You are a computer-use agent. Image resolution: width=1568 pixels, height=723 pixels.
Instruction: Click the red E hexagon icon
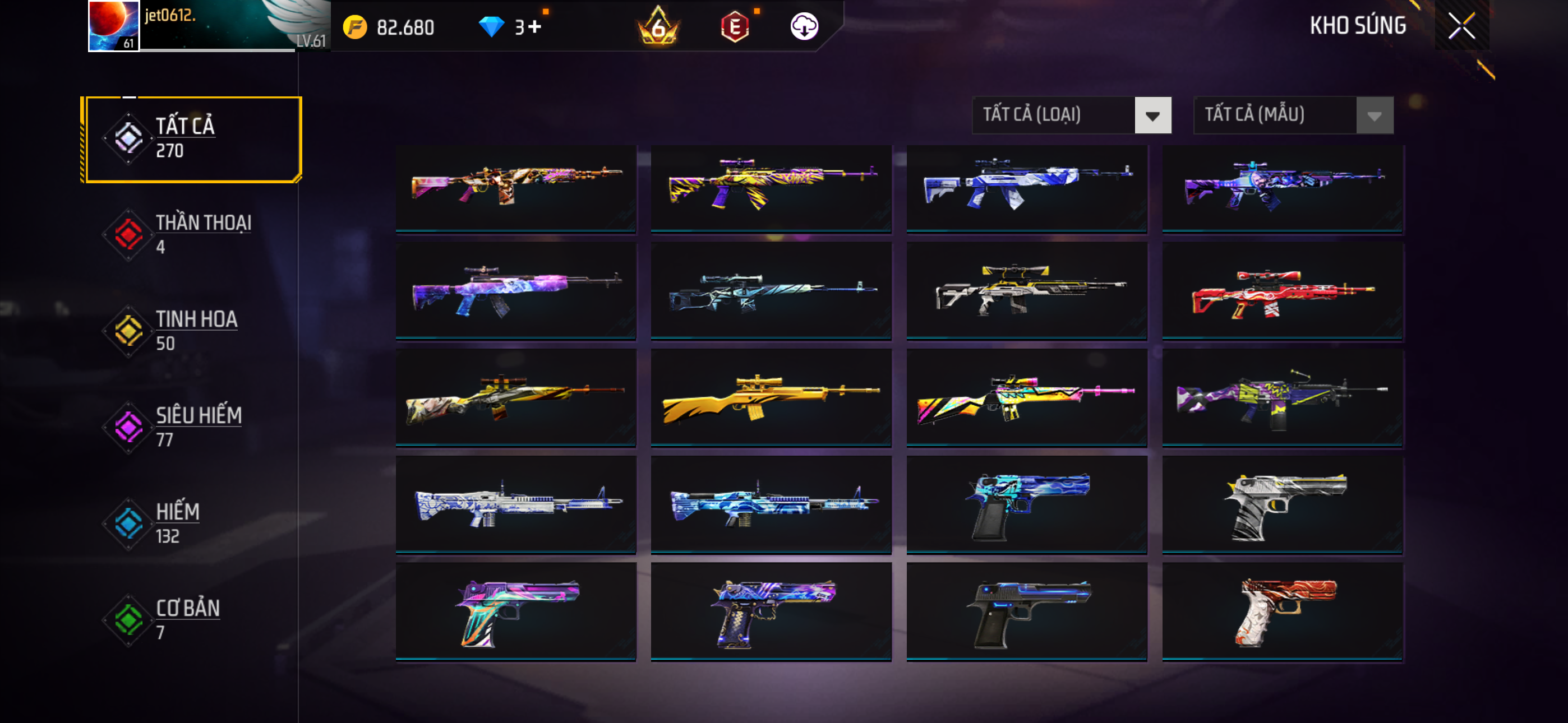(x=735, y=27)
